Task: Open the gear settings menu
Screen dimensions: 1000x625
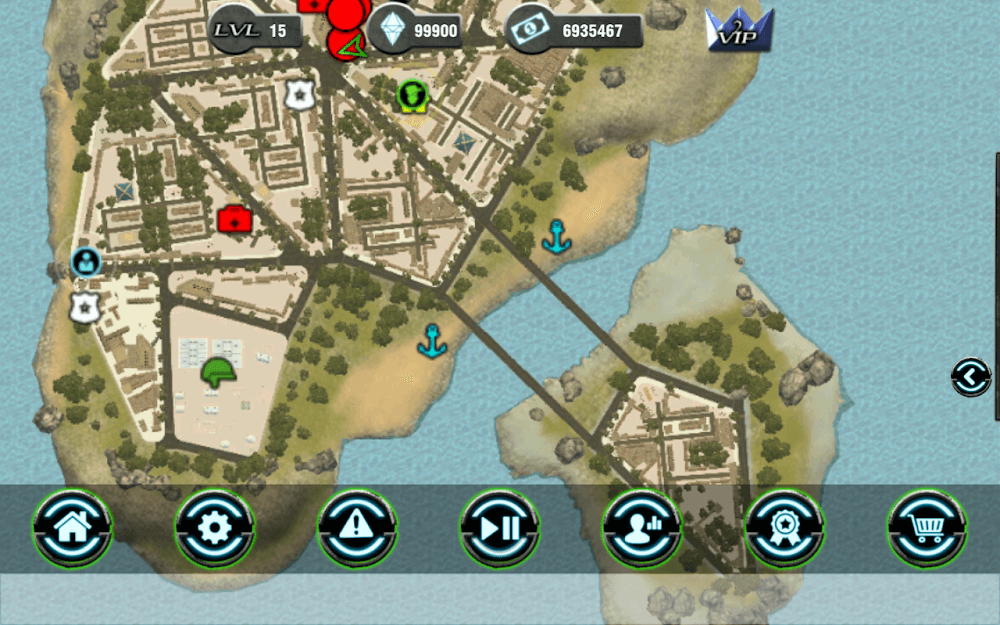Action: click(215, 527)
